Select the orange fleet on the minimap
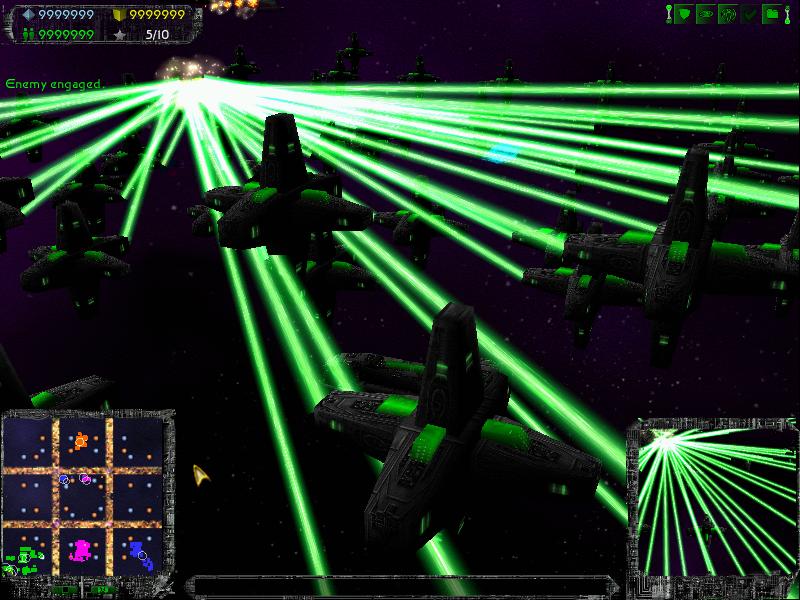Viewport: 800px width, 600px height. pyautogui.click(x=80, y=439)
